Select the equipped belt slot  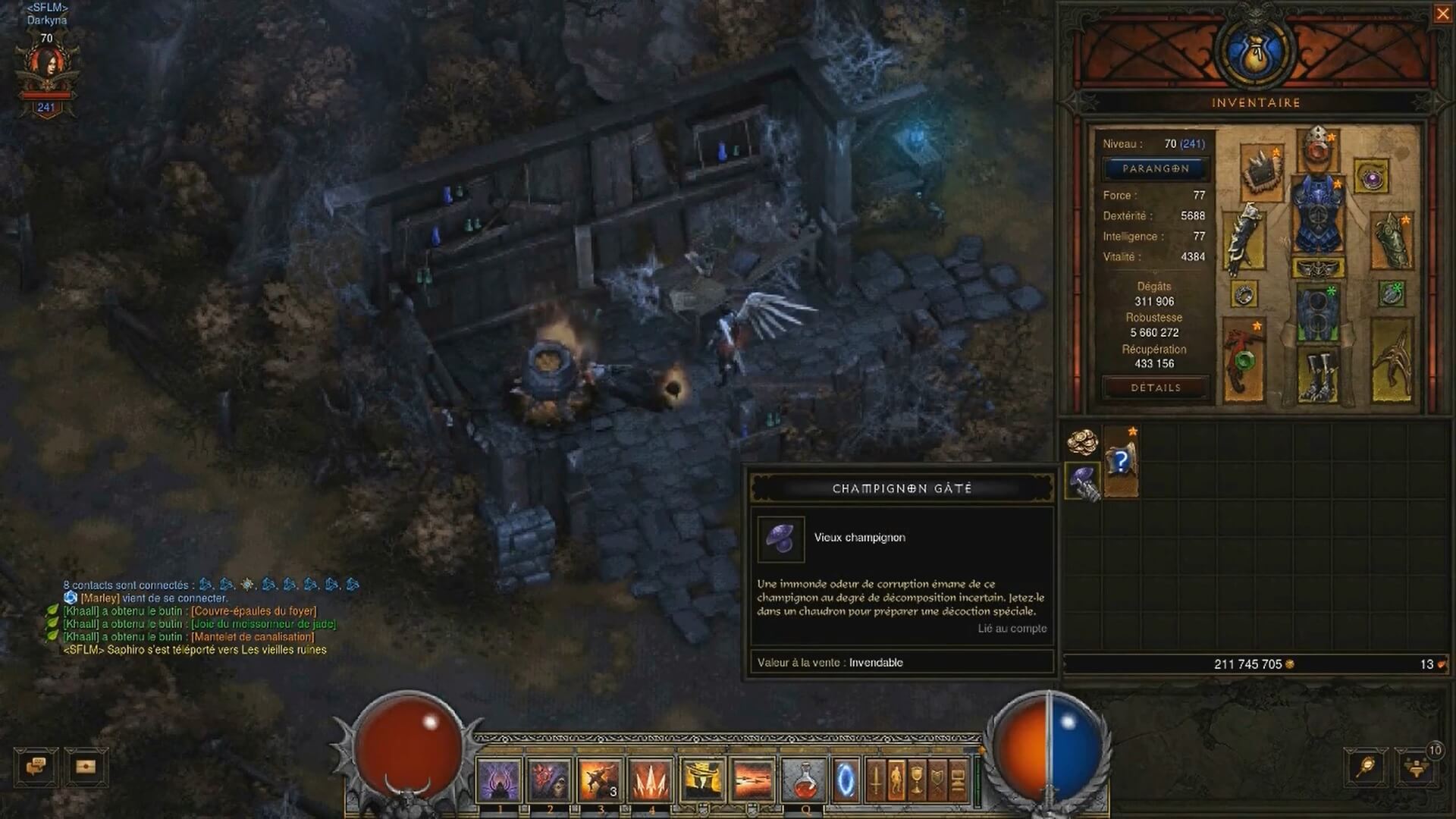coord(1318,268)
